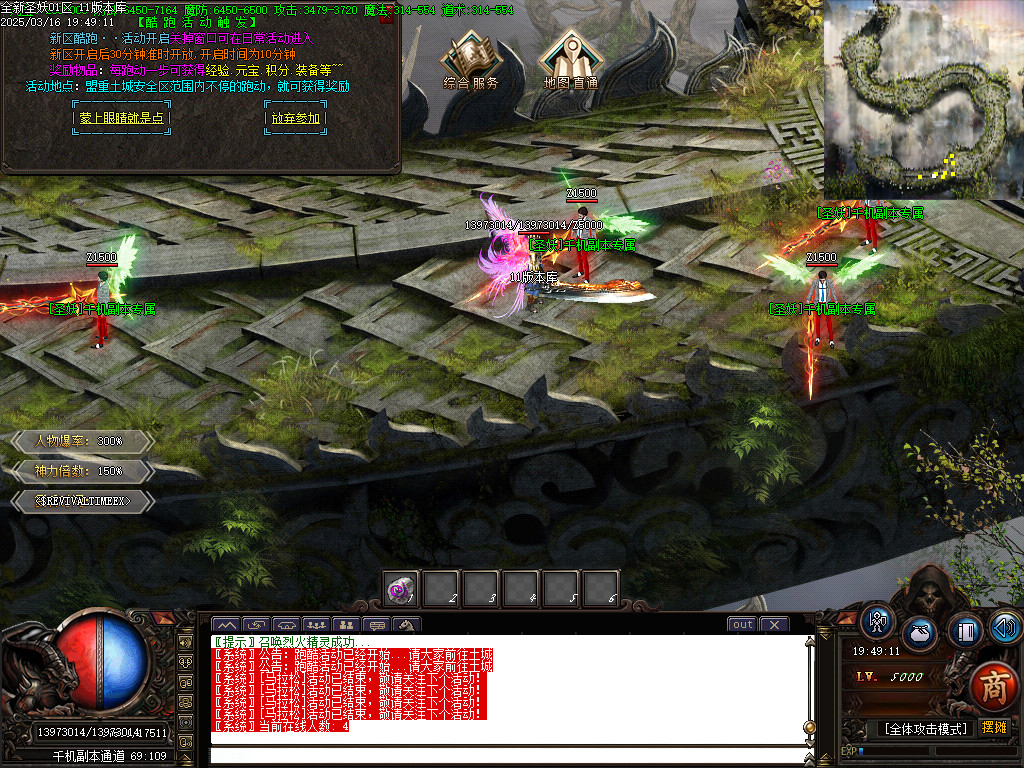This screenshot has width=1024, height=768.
Task: Click the chat window's out button
Action: pyautogui.click(x=742, y=625)
